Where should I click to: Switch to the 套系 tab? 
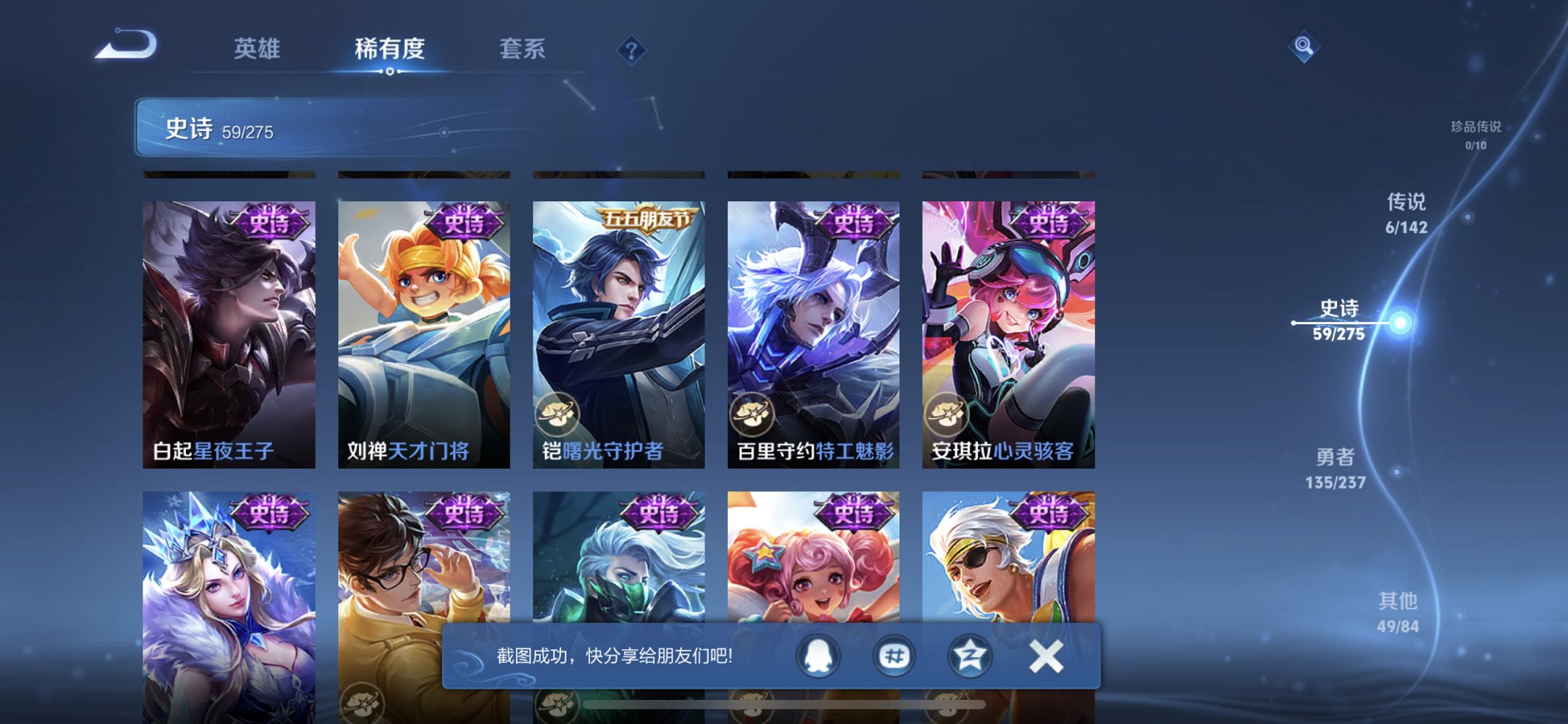tap(522, 49)
